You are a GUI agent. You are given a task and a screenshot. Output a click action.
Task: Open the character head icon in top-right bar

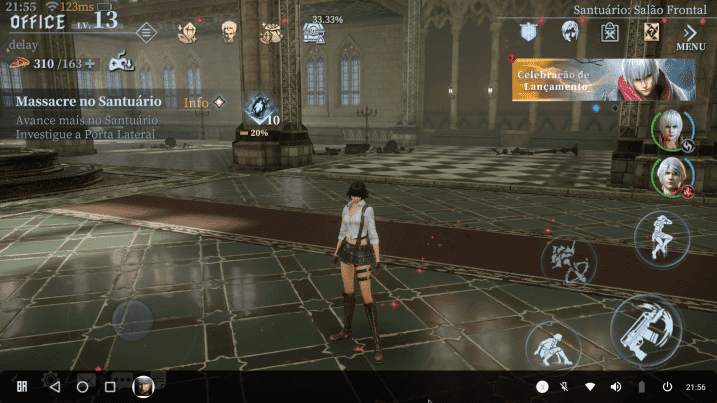tap(570, 32)
